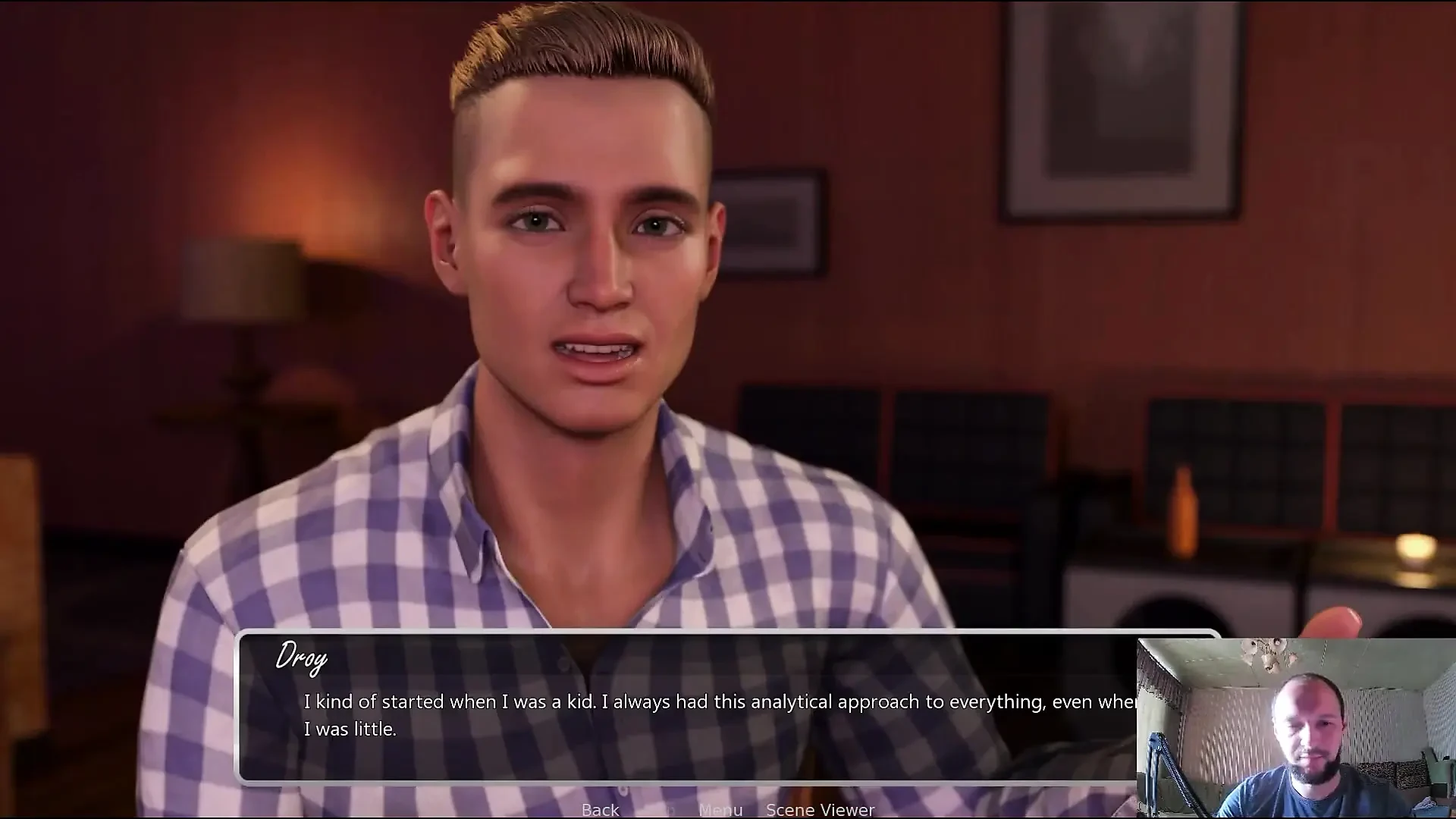Open the Scene Viewer

pyautogui.click(x=820, y=809)
